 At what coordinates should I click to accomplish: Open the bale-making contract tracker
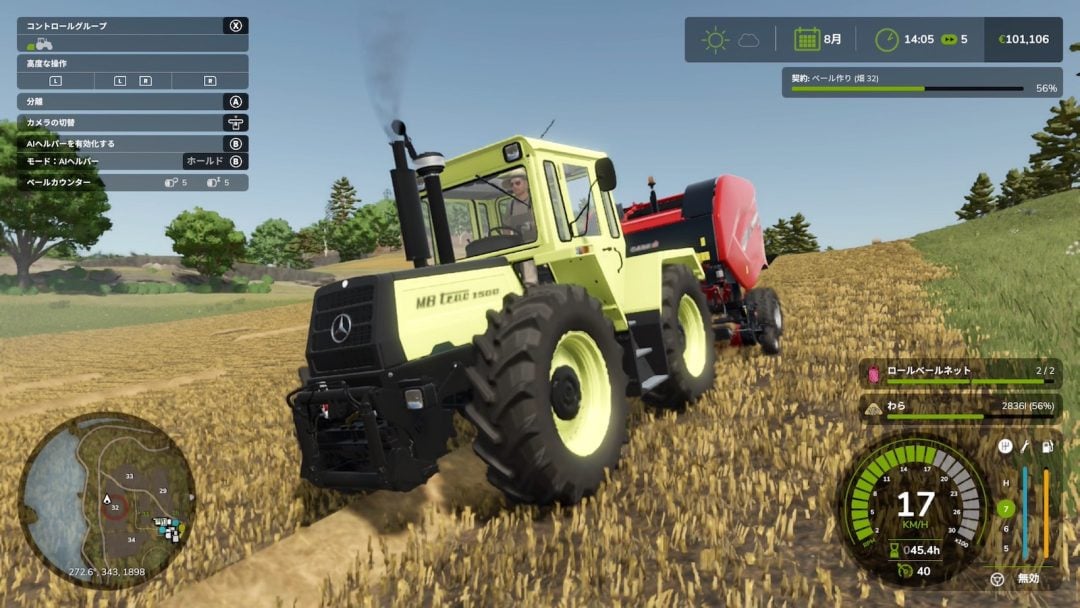pyautogui.click(x=922, y=82)
